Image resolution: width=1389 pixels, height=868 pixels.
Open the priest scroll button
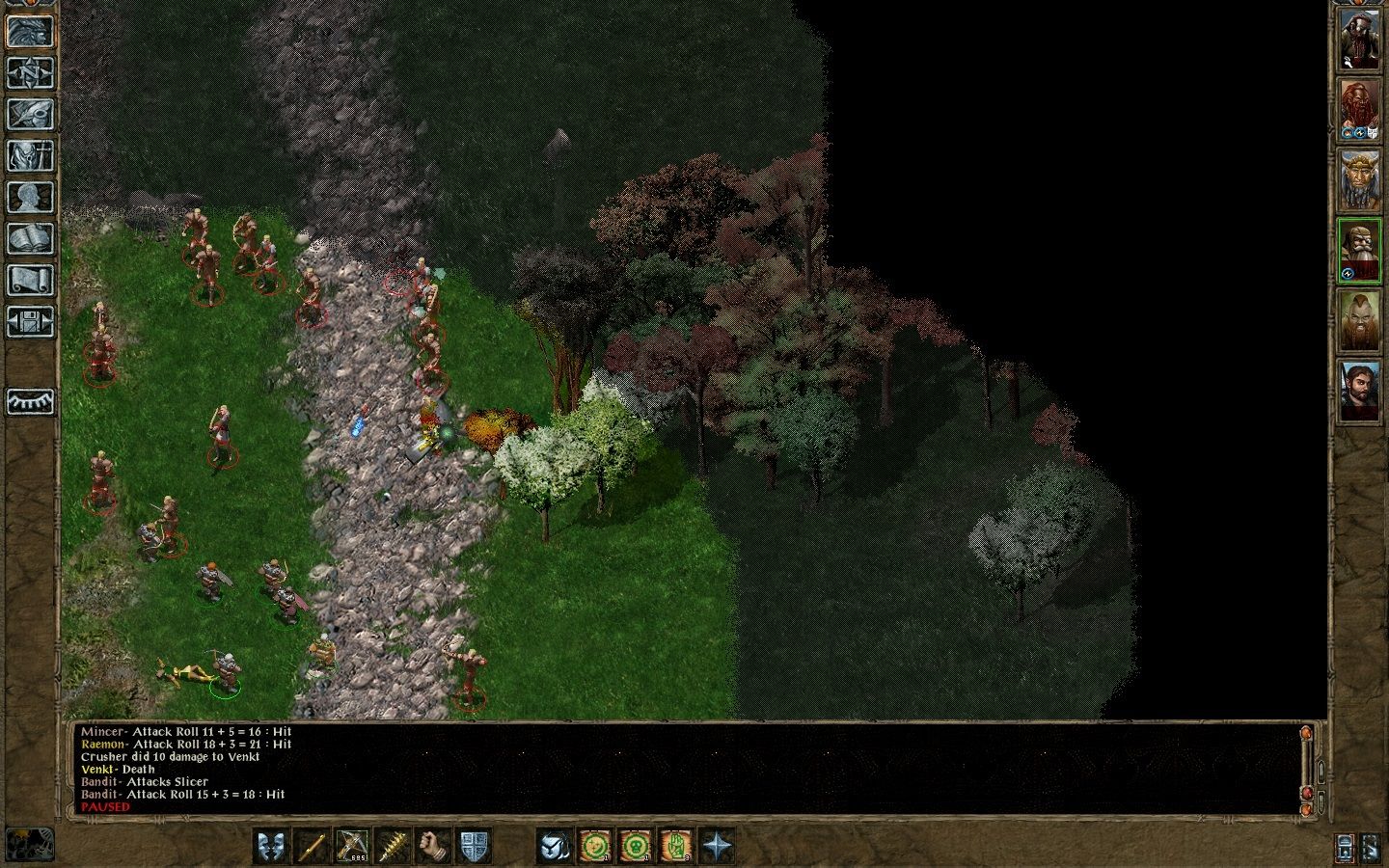[x=30, y=280]
